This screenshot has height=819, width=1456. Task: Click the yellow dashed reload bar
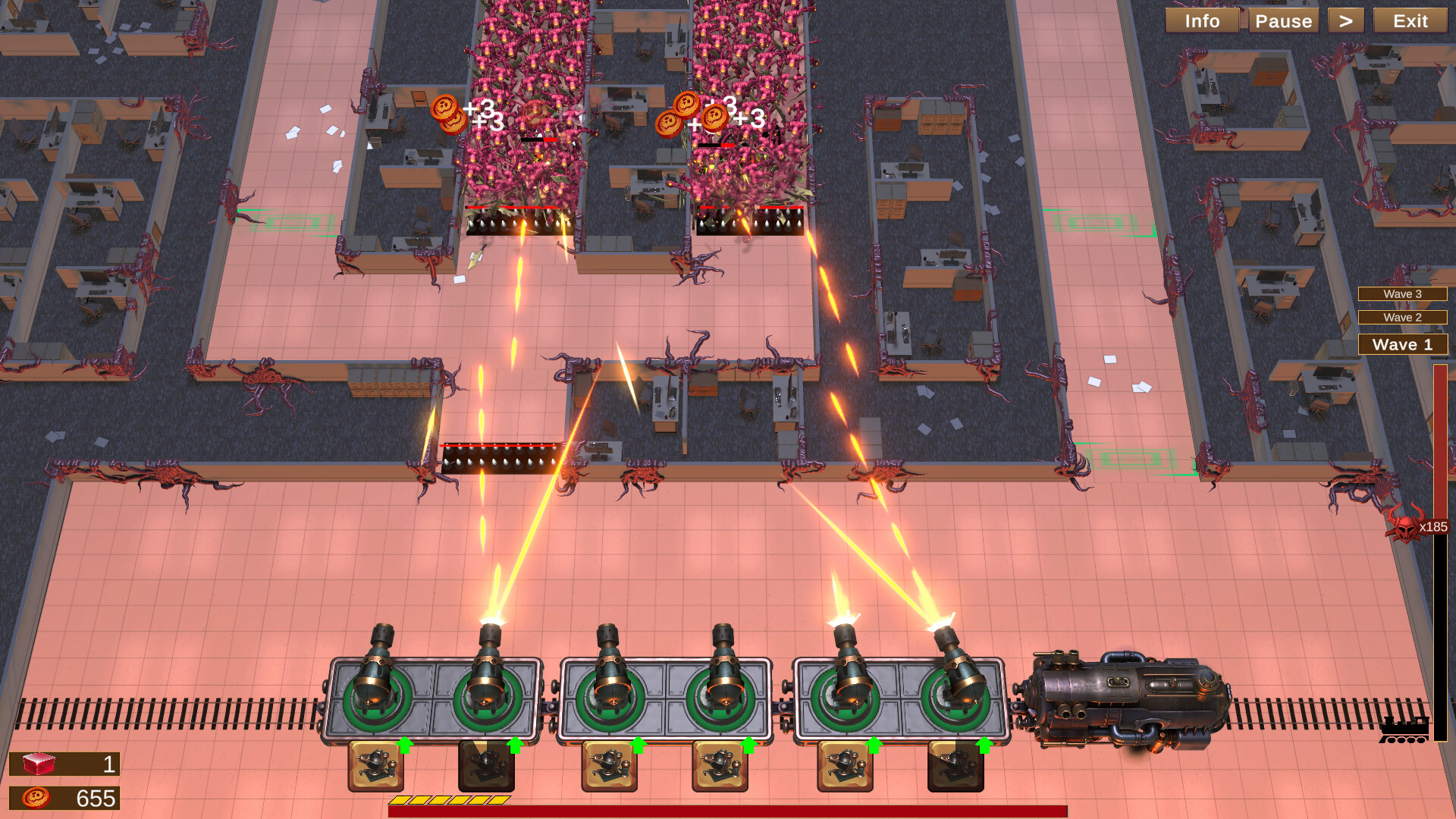pos(450,799)
